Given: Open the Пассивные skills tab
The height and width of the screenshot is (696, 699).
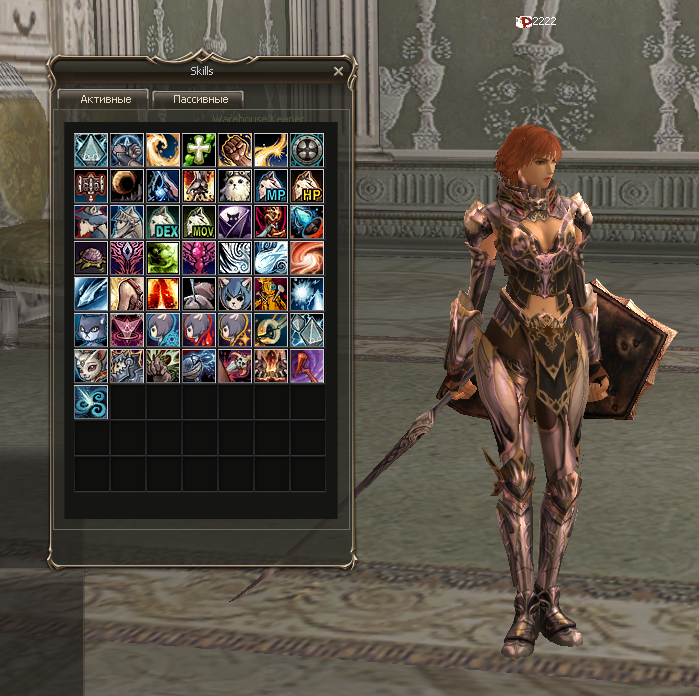Looking at the screenshot, I should 200,99.
